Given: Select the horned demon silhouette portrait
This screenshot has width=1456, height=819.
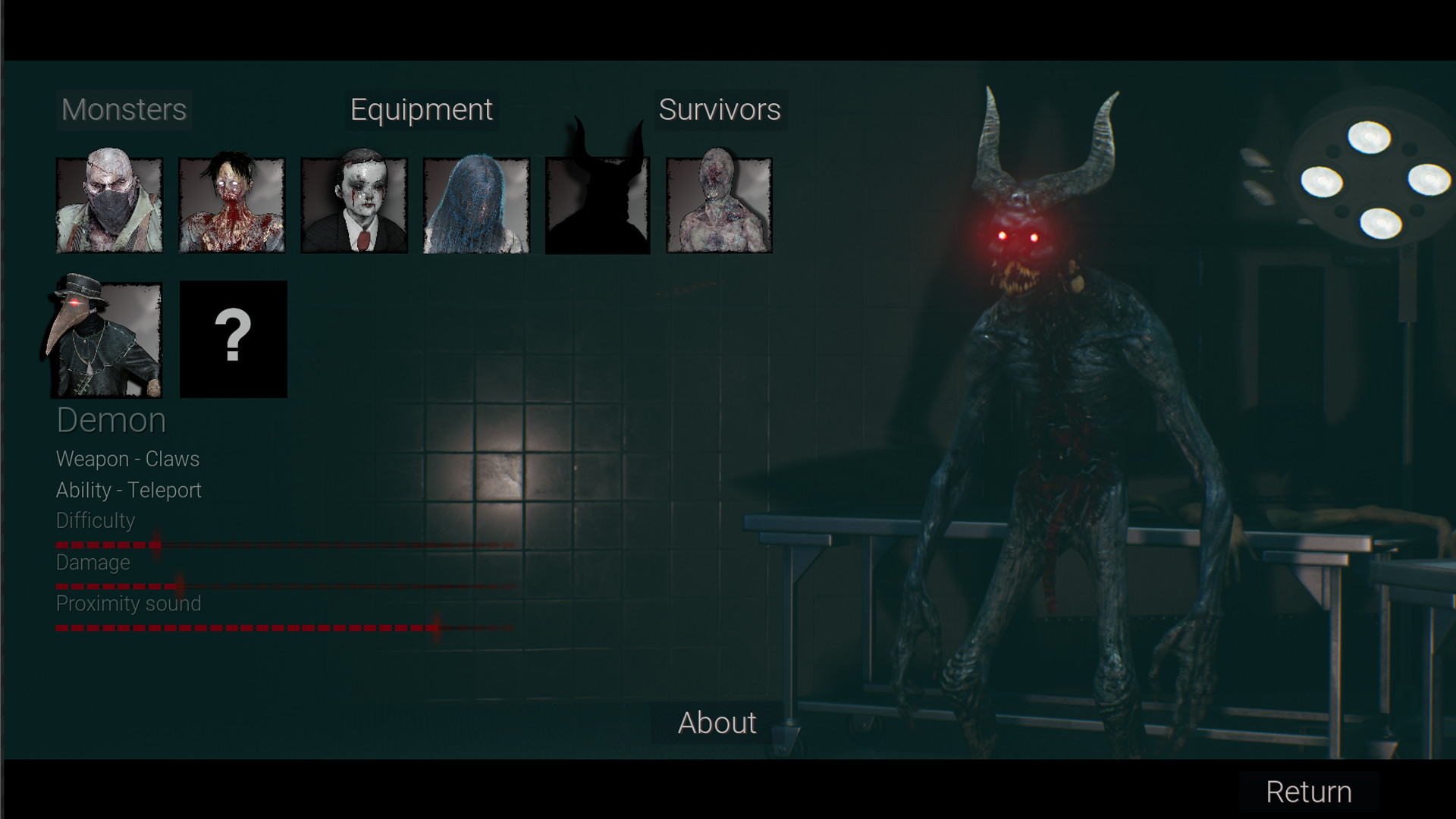Looking at the screenshot, I should [x=598, y=205].
